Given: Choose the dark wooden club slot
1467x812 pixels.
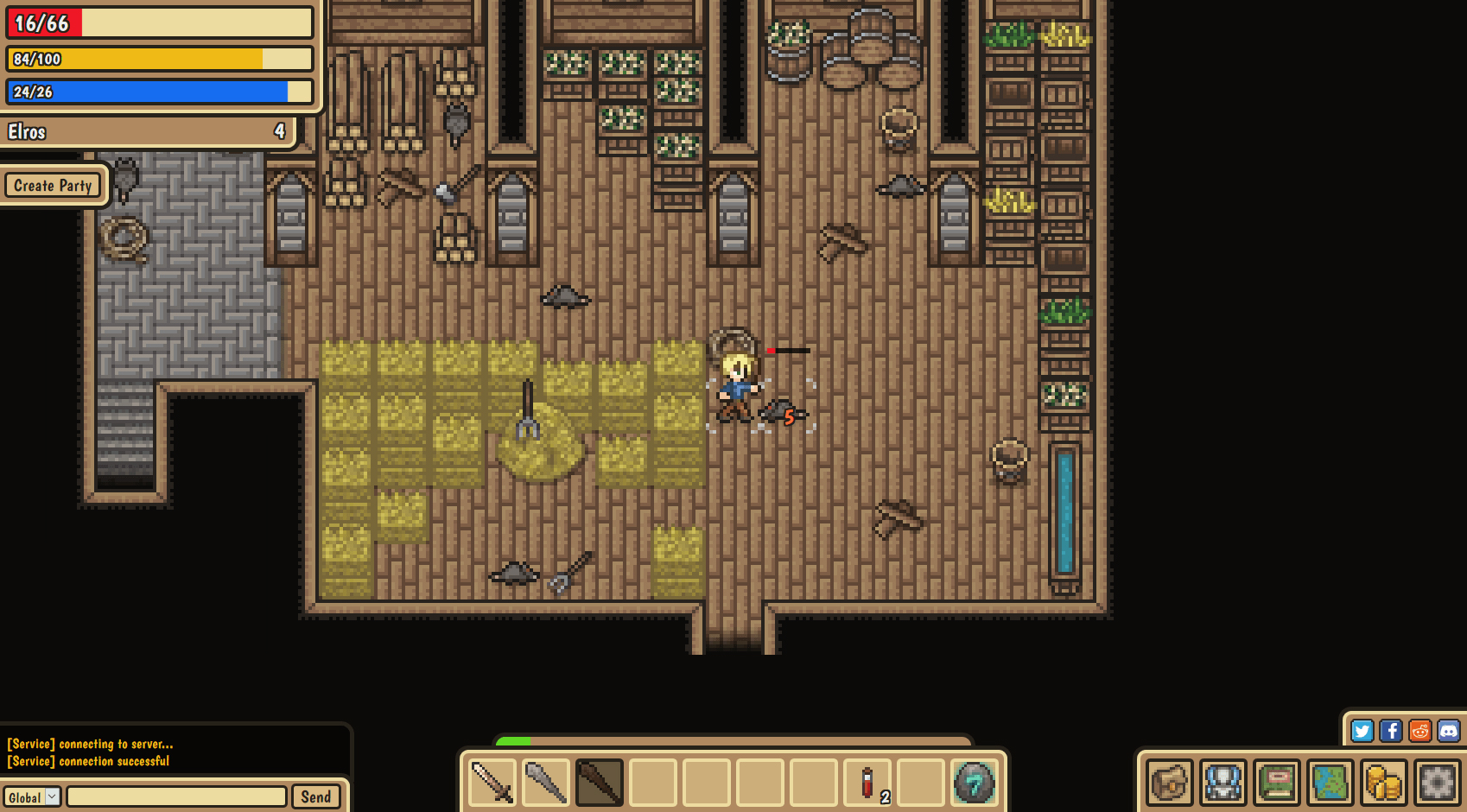Looking at the screenshot, I should click(x=600, y=783).
